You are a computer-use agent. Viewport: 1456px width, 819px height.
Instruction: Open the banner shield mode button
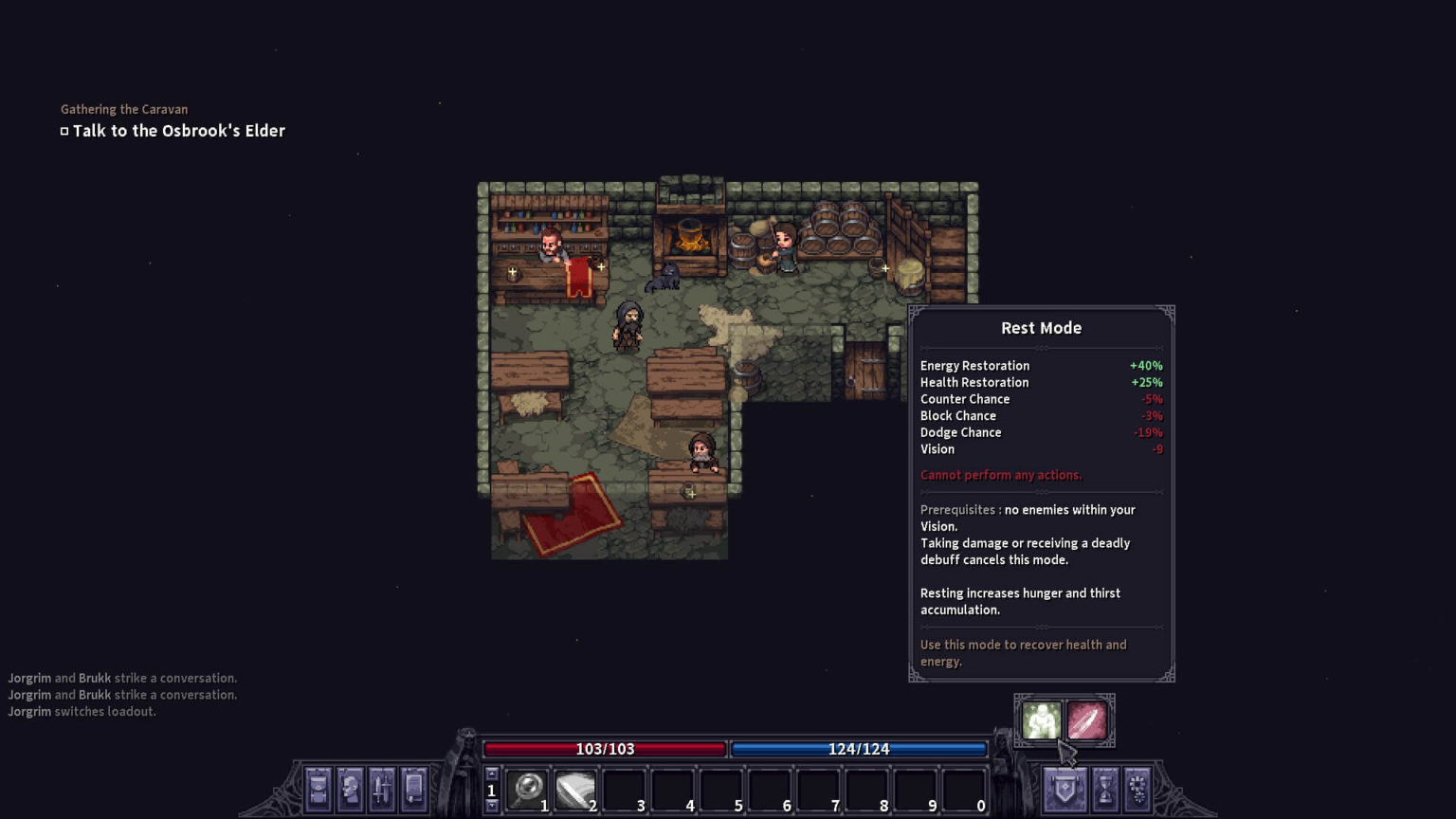click(x=1065, y=789)
